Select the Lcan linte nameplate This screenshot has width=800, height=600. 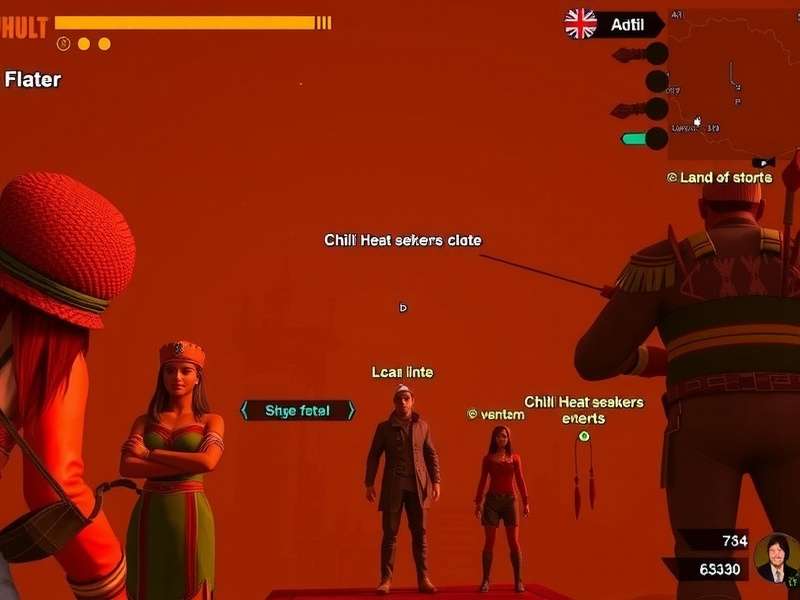click(x=402, y=372)
